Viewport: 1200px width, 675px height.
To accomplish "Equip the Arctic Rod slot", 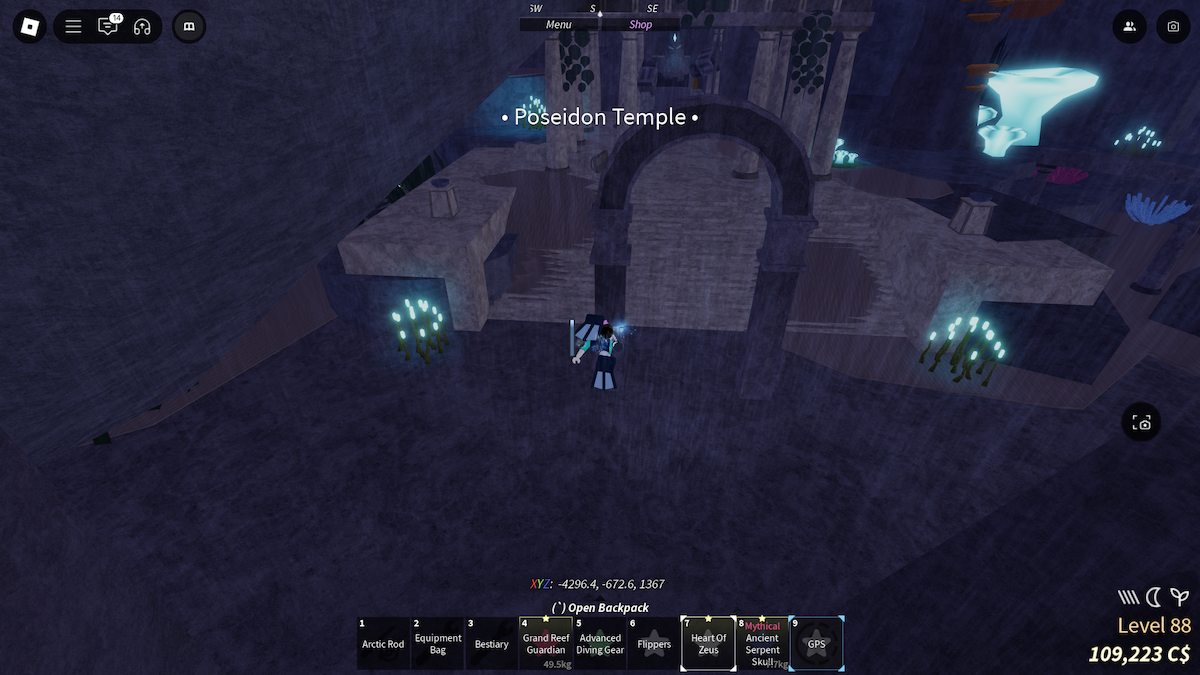I will (x=383, y=644).
